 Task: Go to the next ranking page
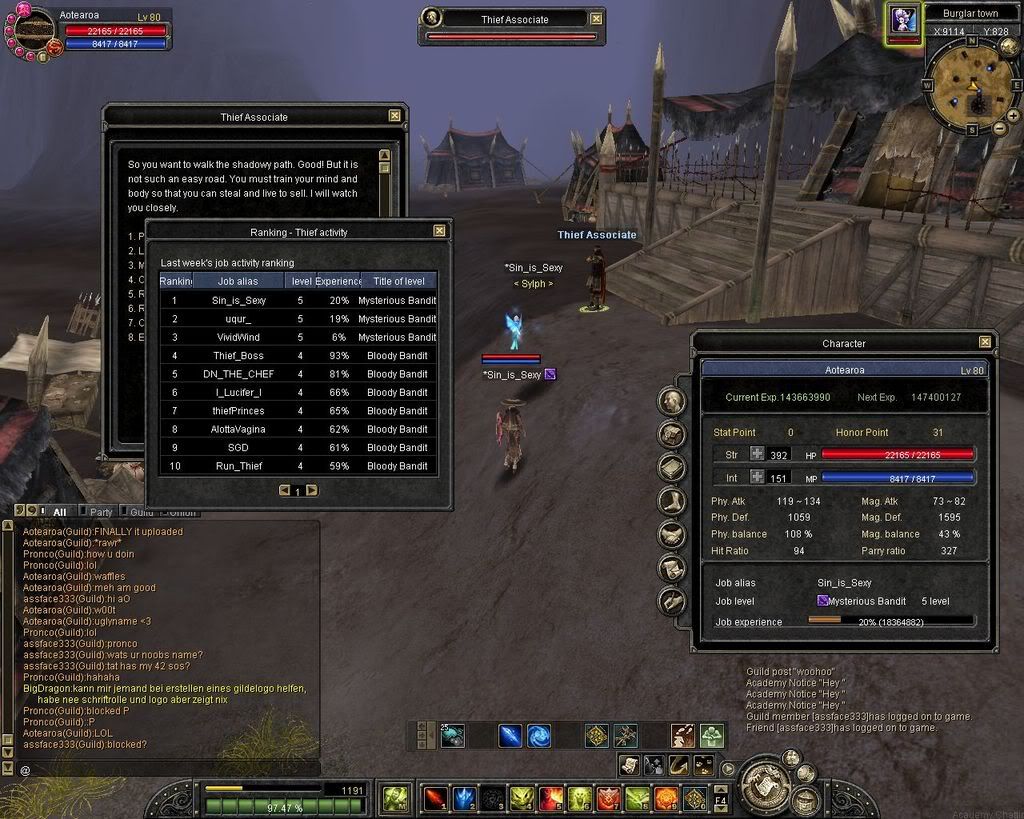[312, 490]
